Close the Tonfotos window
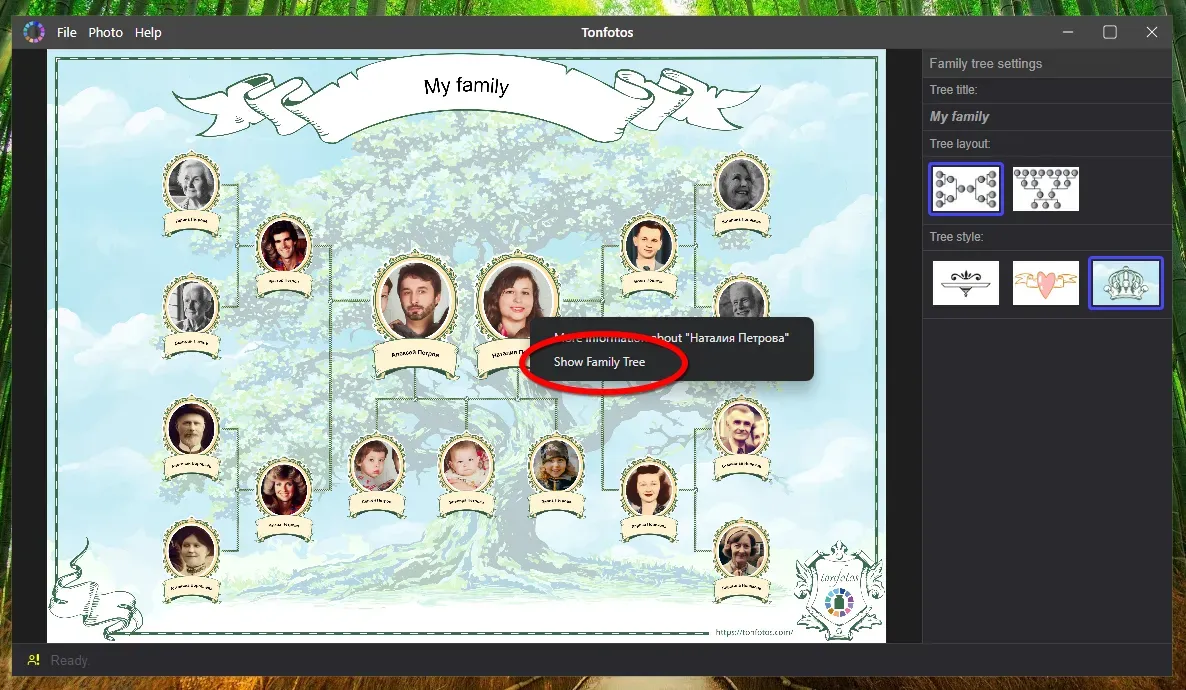Screen dimensions: 1186x690 coord(1152,33)
